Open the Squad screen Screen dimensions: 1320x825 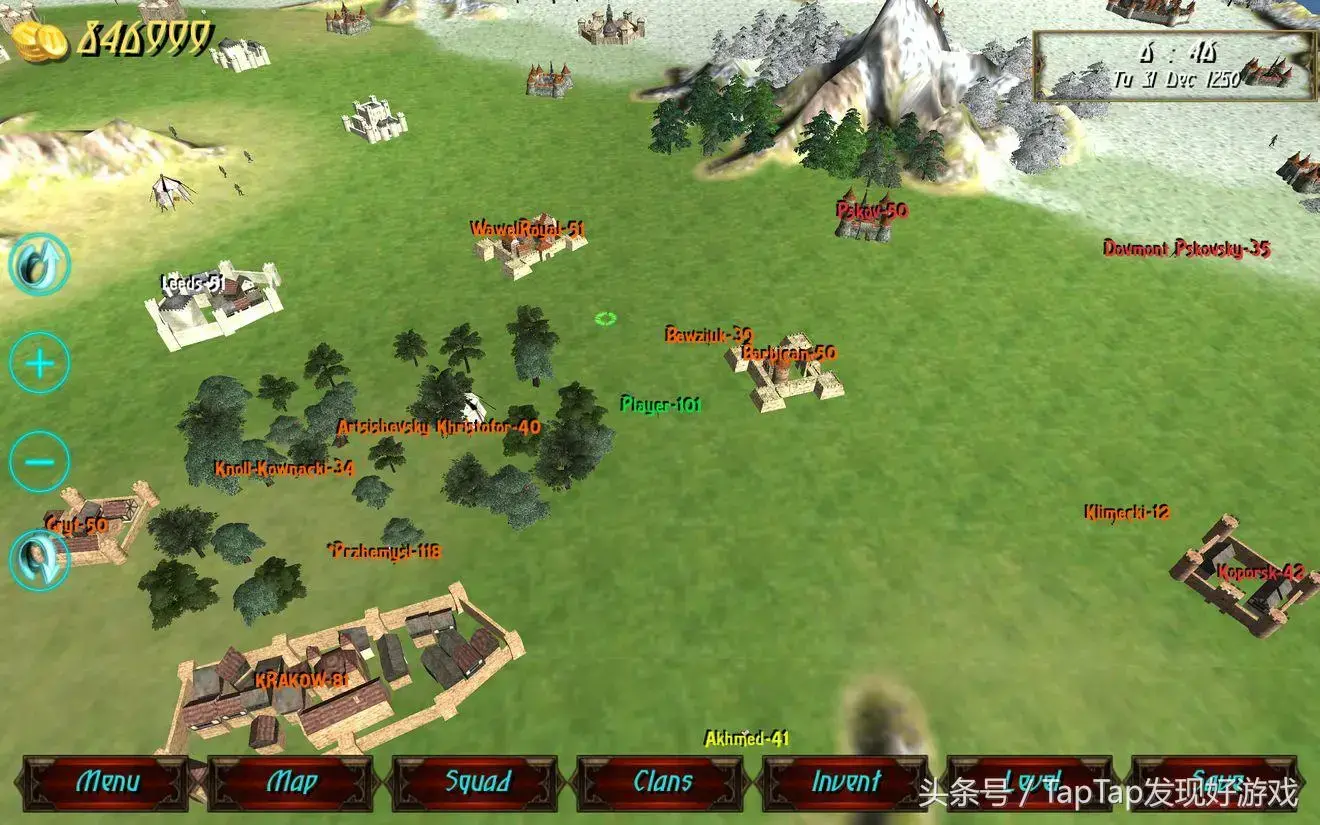pos(477,782)
